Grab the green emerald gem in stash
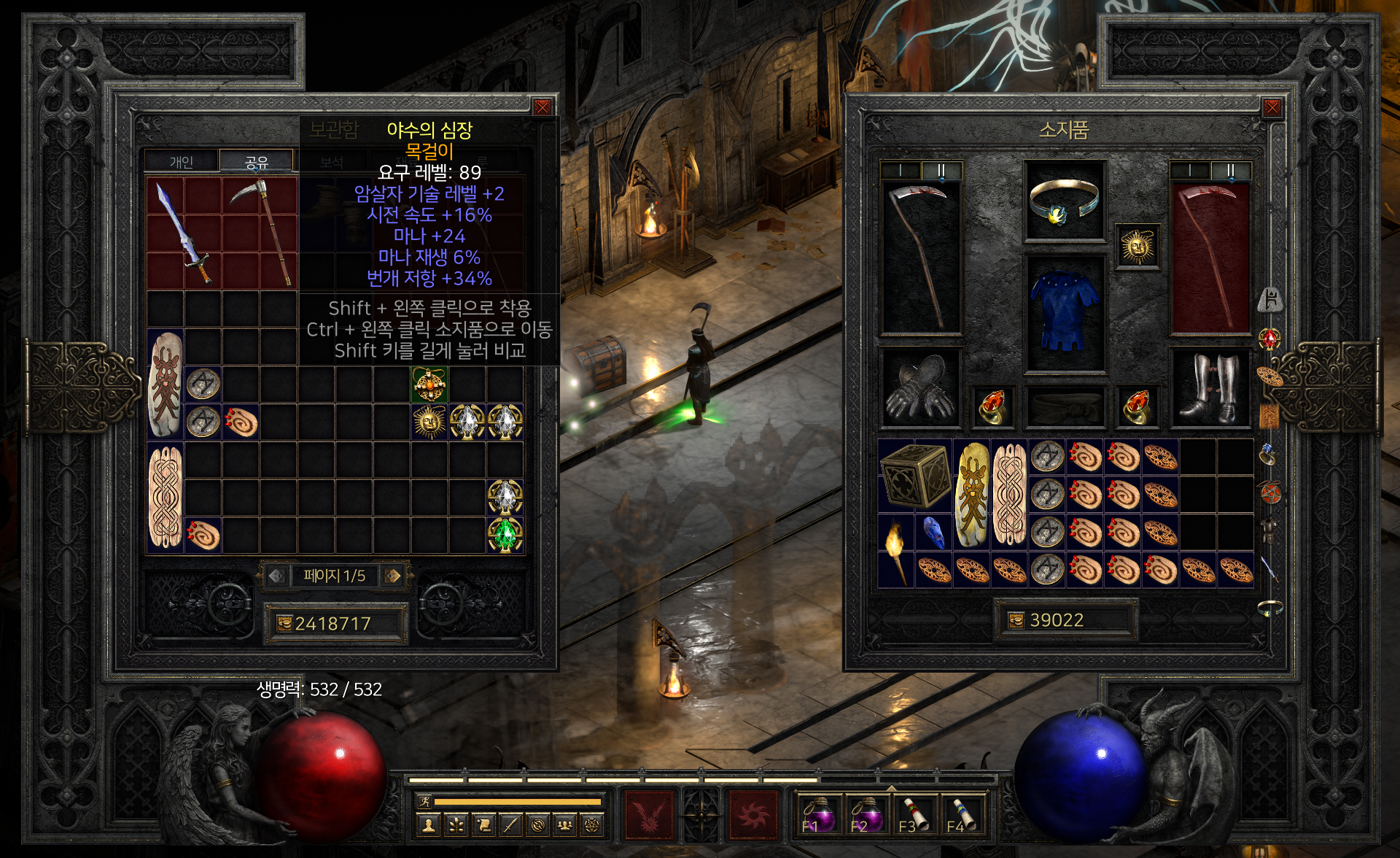This screenshot has height=858, width=1400. tap(505, 535)
